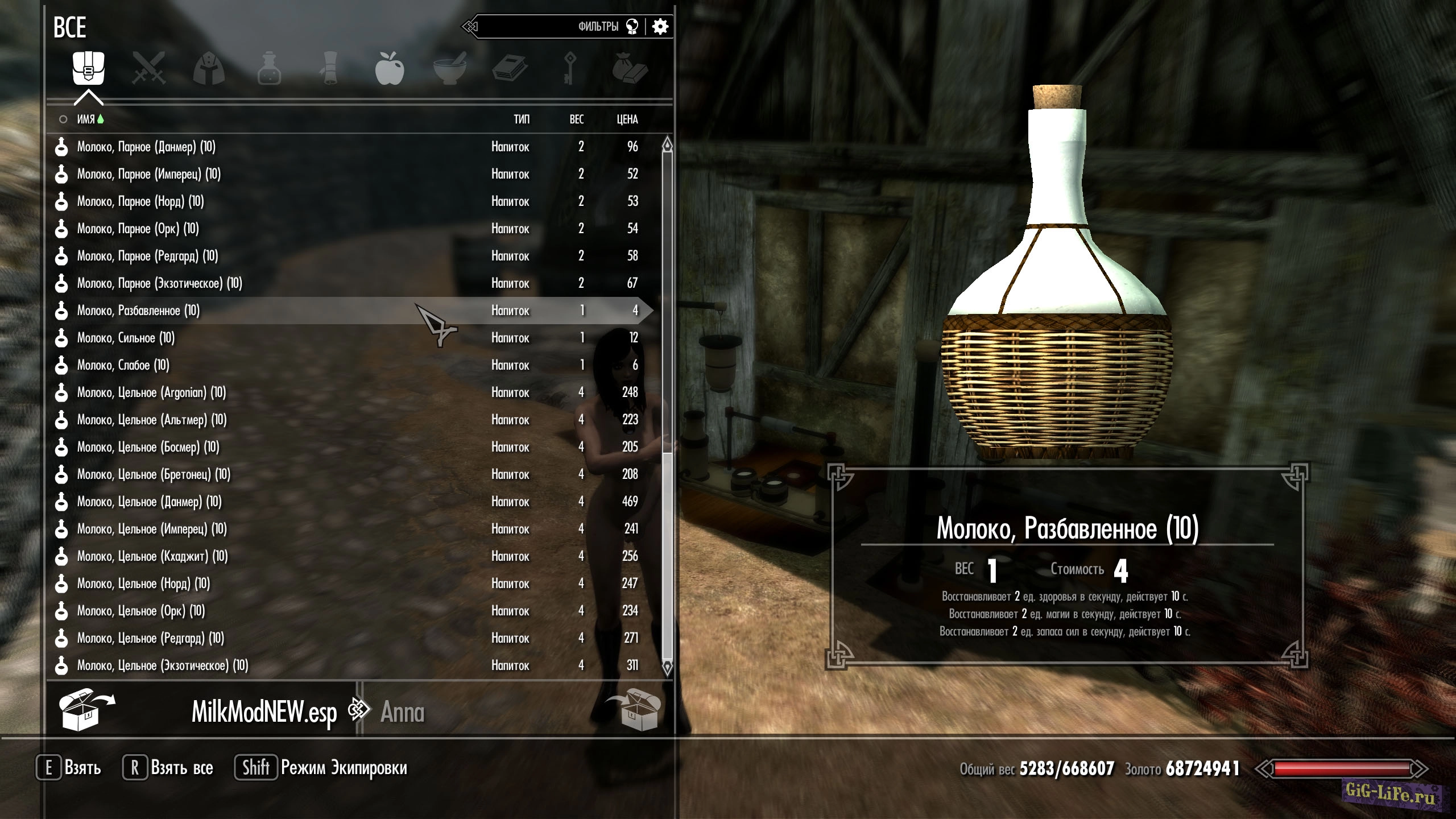Pick Молоко, Цельное (Экзотическое) entry
1456x819 pixels.
(x=163, y=665)
